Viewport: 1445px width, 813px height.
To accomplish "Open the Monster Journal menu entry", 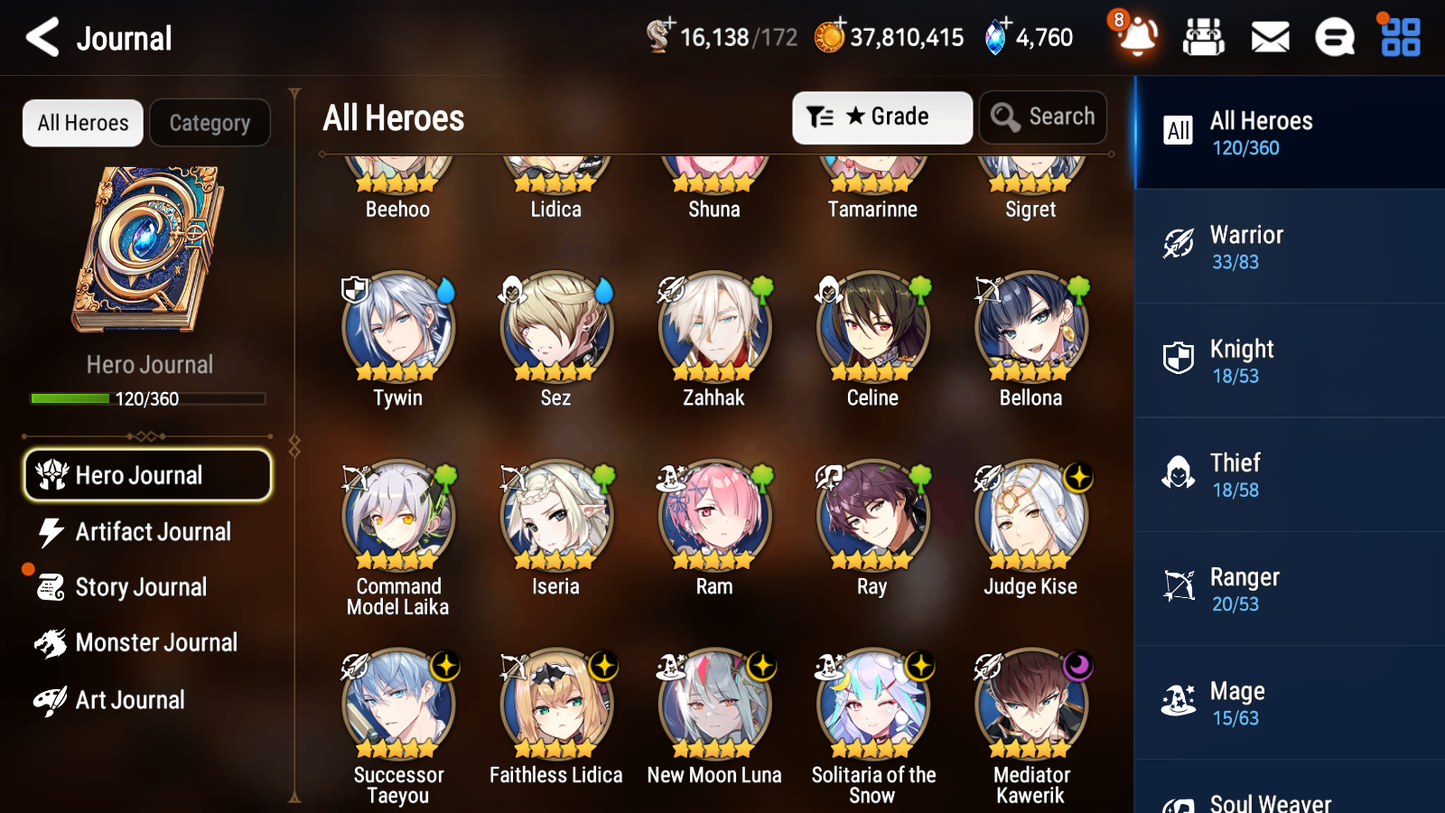I will [x=157, y=642].
